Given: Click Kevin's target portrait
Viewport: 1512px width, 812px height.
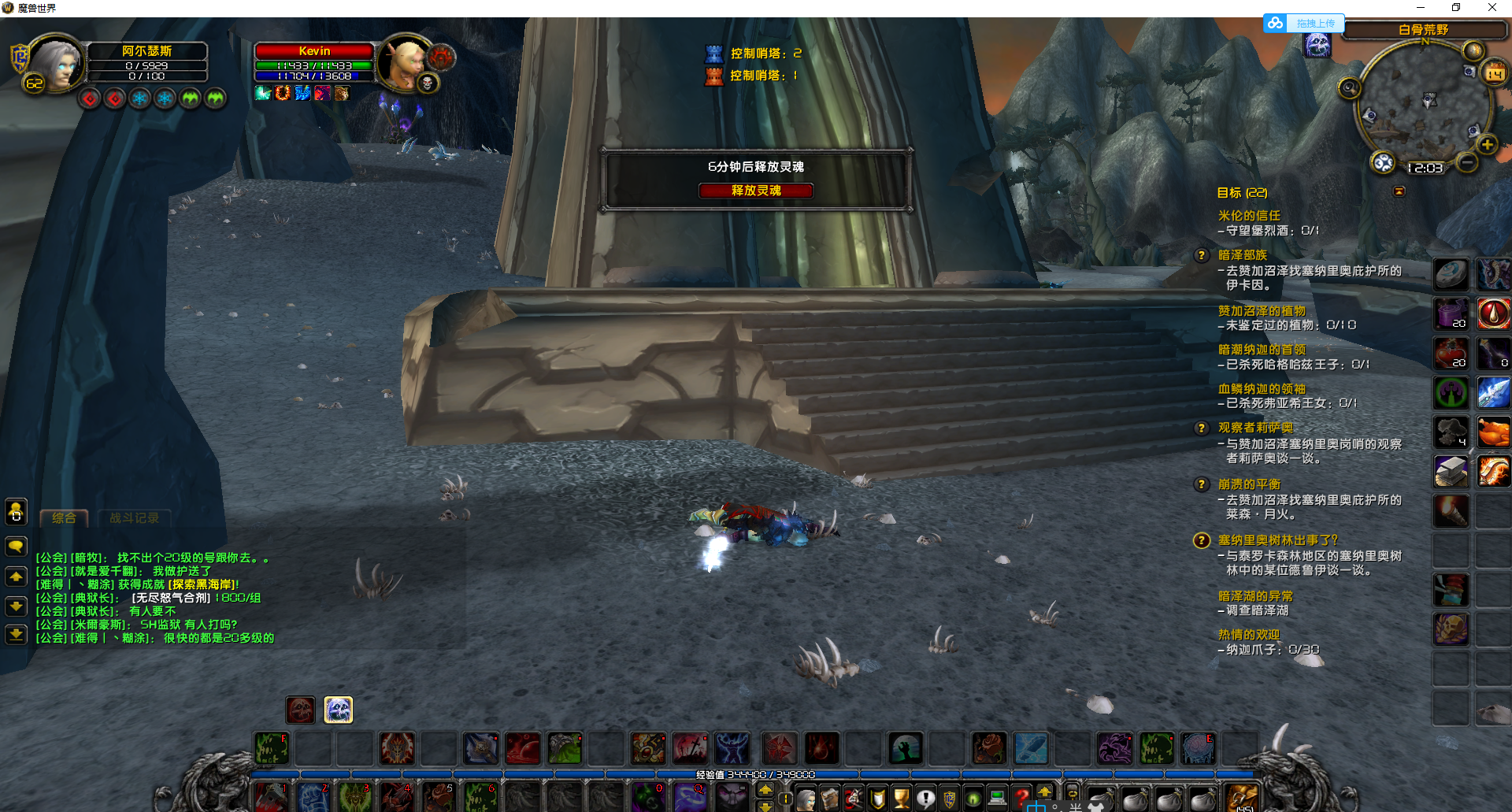Looking at the screenshot, I should coord(405,63).
